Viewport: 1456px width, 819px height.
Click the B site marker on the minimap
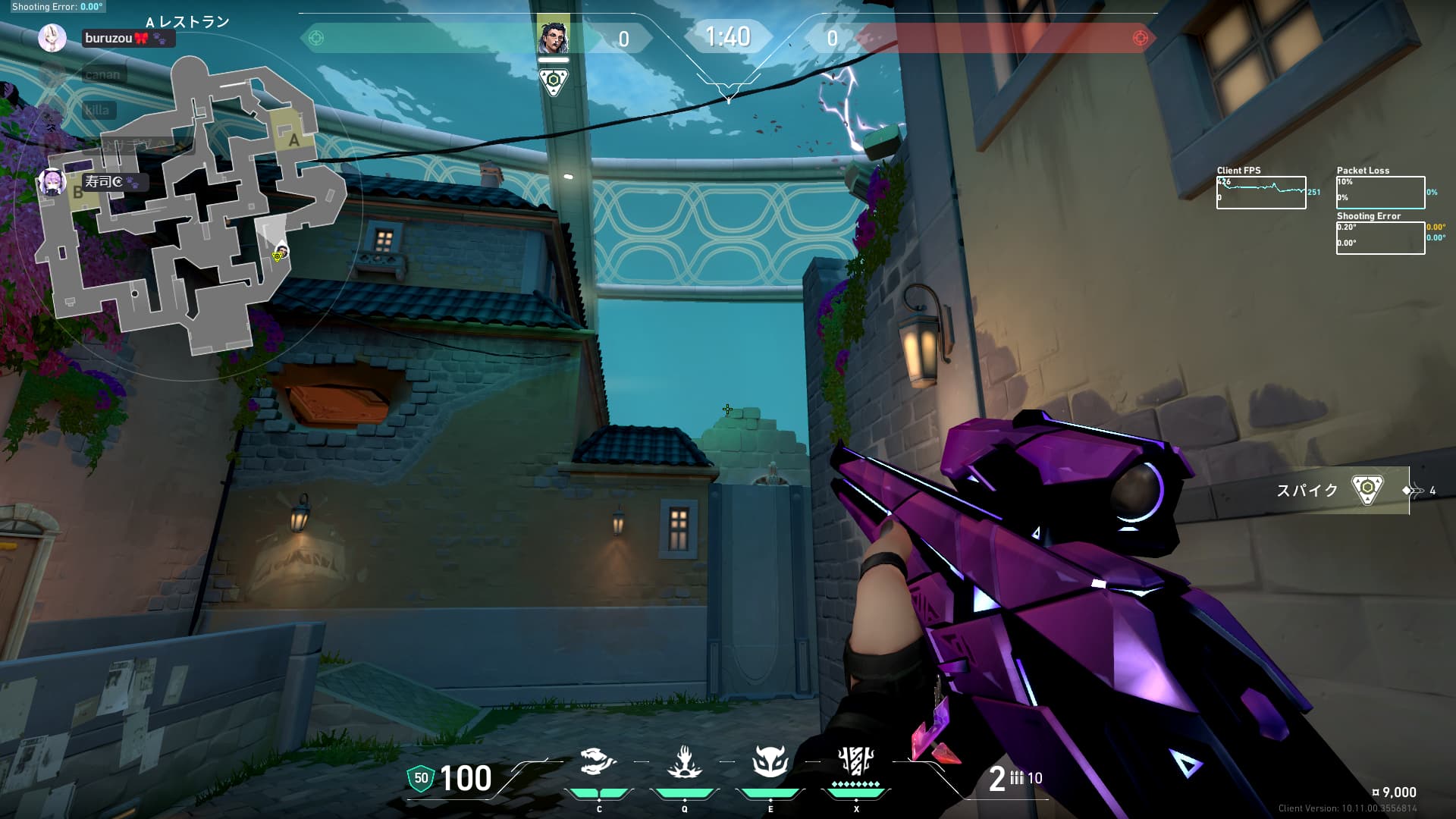coord(77,193)
